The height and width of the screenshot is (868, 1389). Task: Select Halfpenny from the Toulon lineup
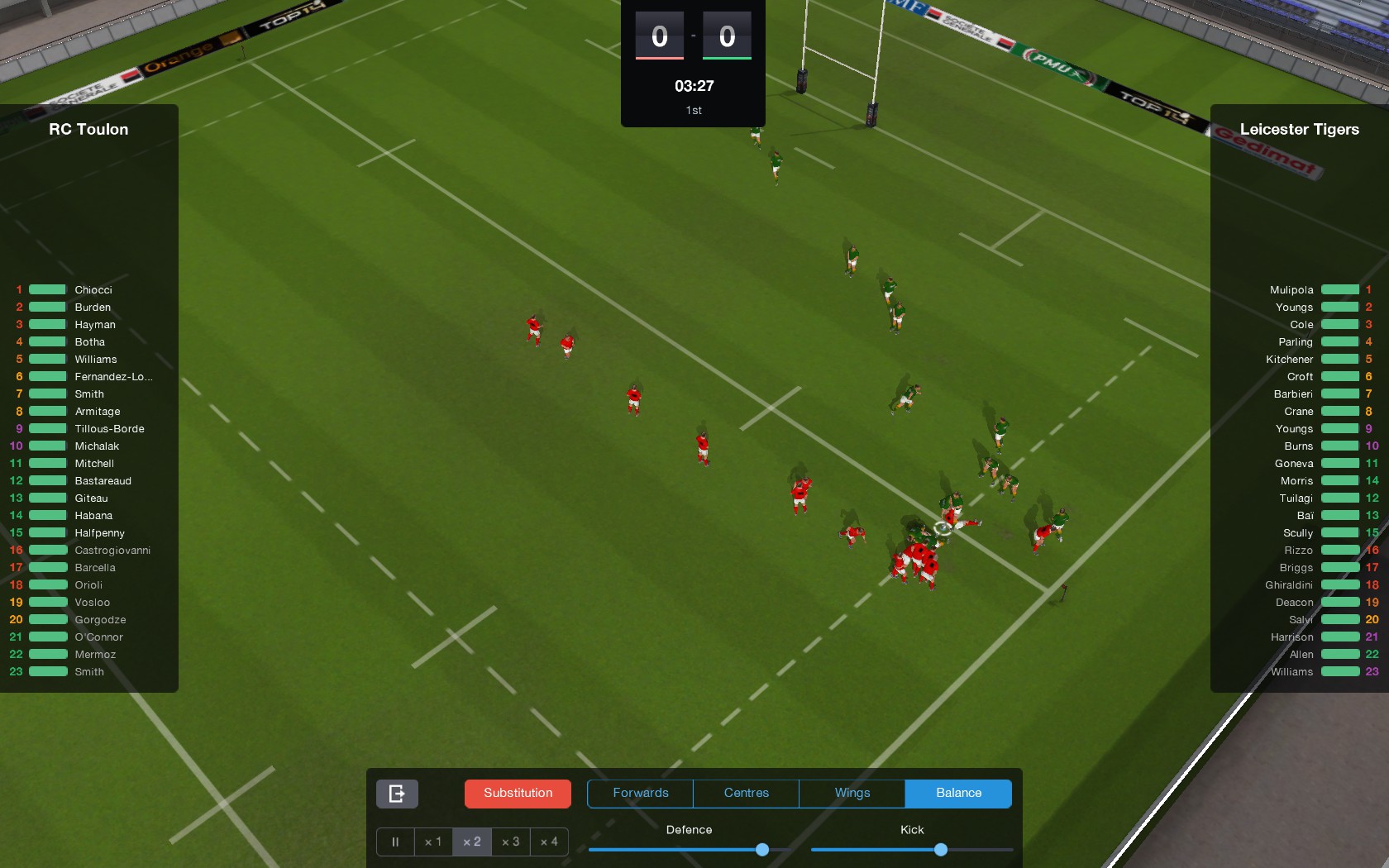coord(100,532)
